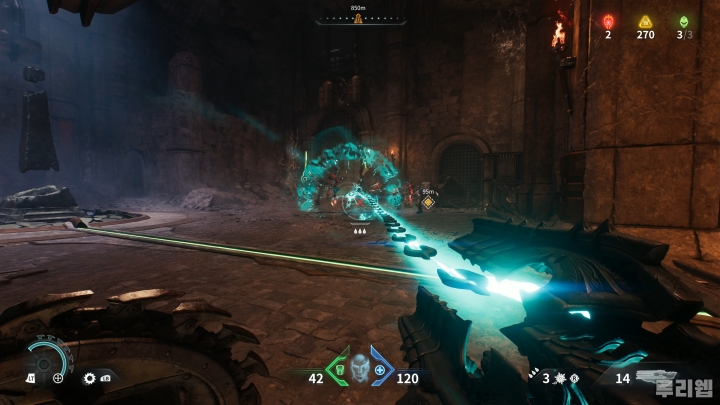Click the diamond waypoint marker

(428, 202)
